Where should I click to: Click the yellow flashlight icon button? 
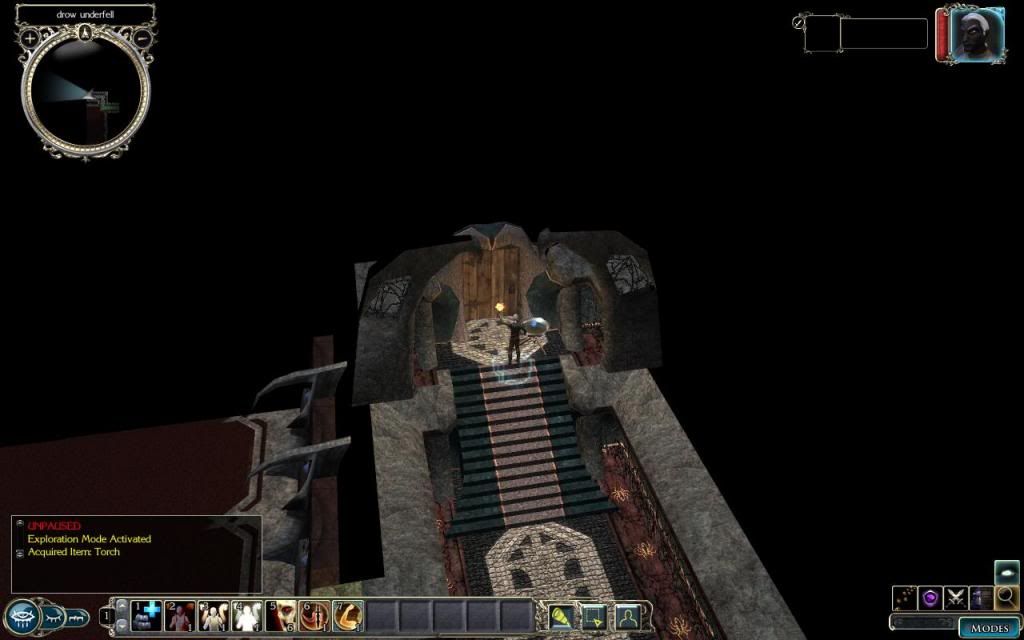coord(560,616)
